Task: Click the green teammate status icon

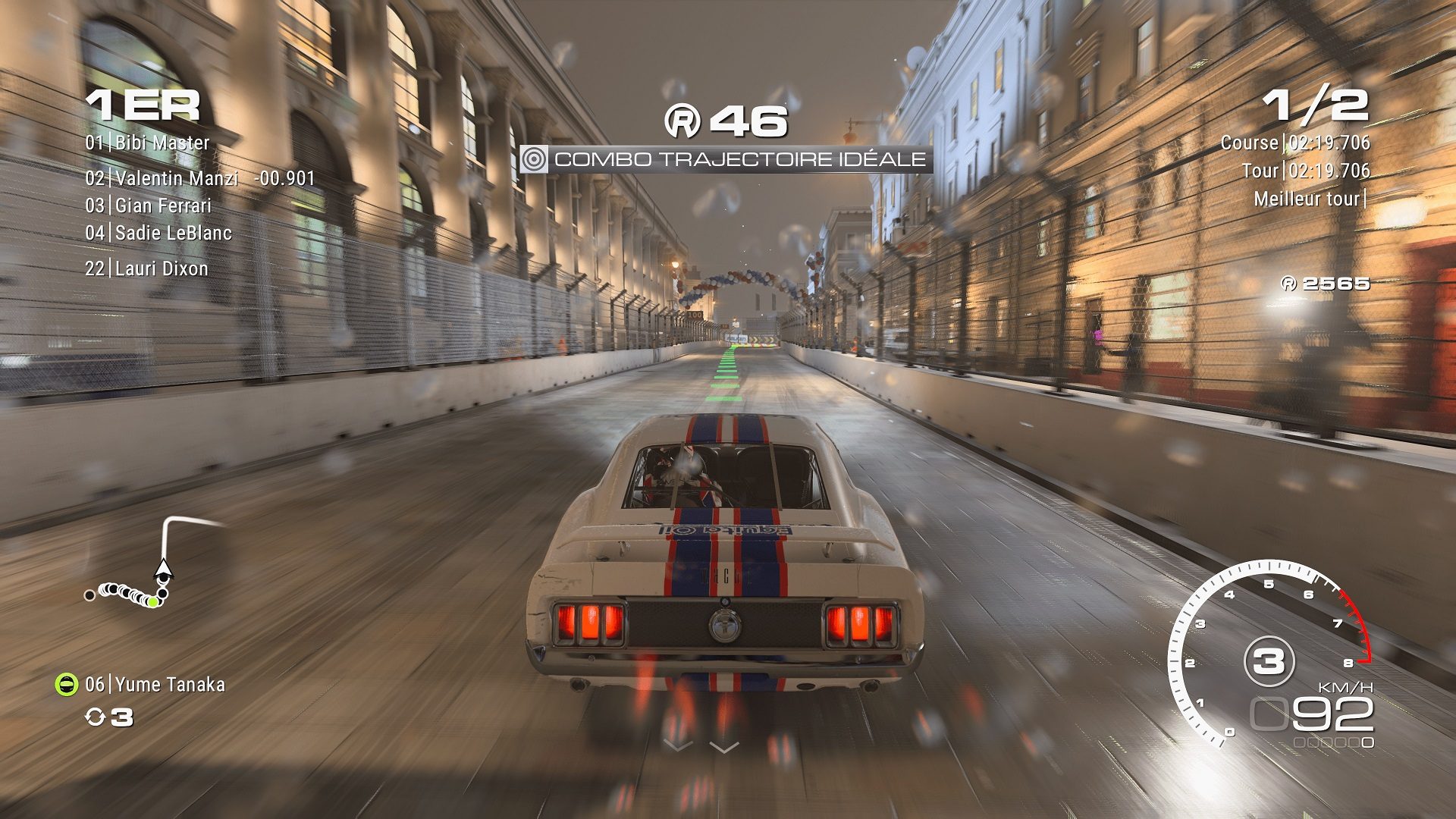Action: tap(67, 685)
